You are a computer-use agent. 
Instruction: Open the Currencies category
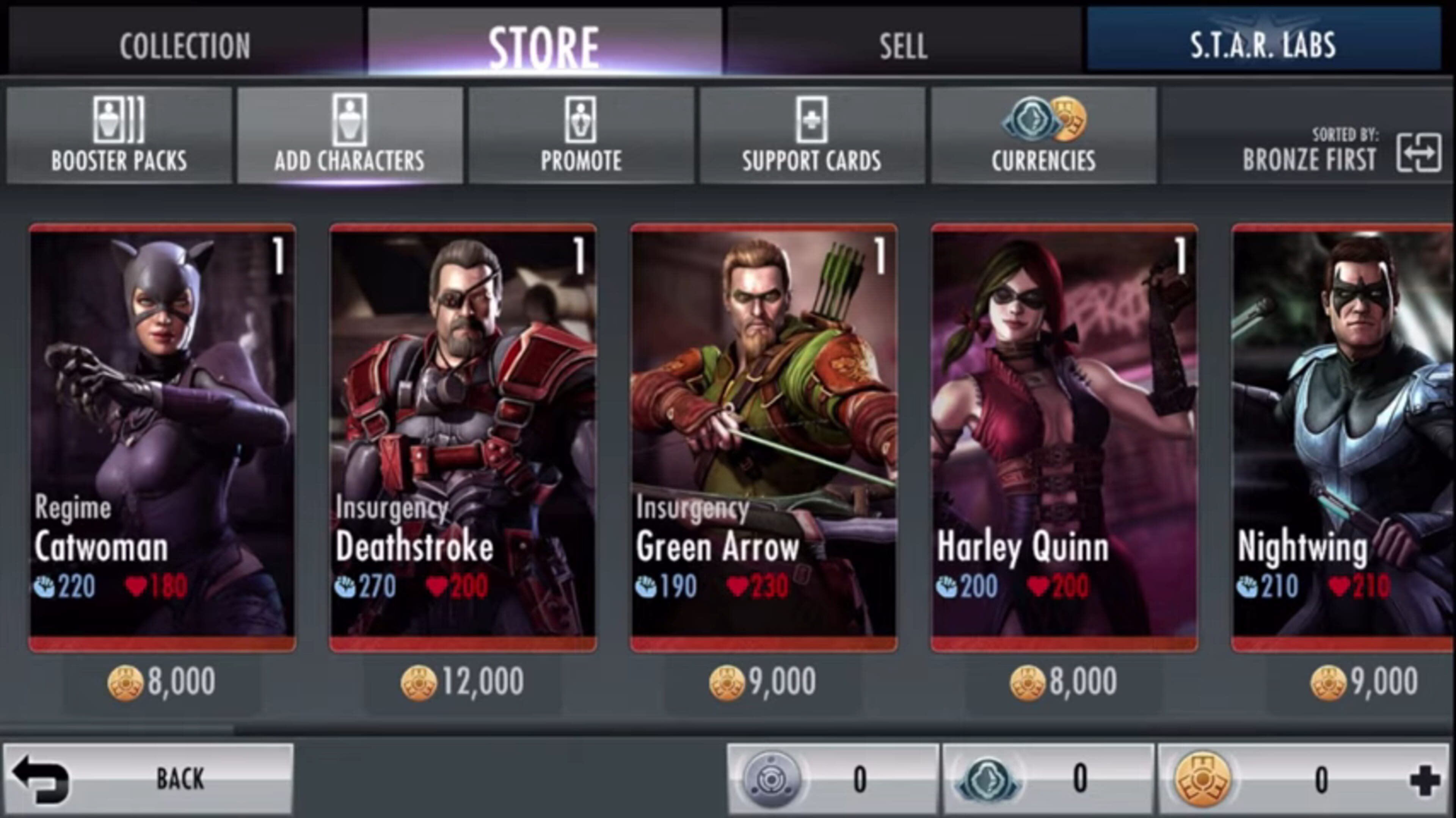[1043, 136]
